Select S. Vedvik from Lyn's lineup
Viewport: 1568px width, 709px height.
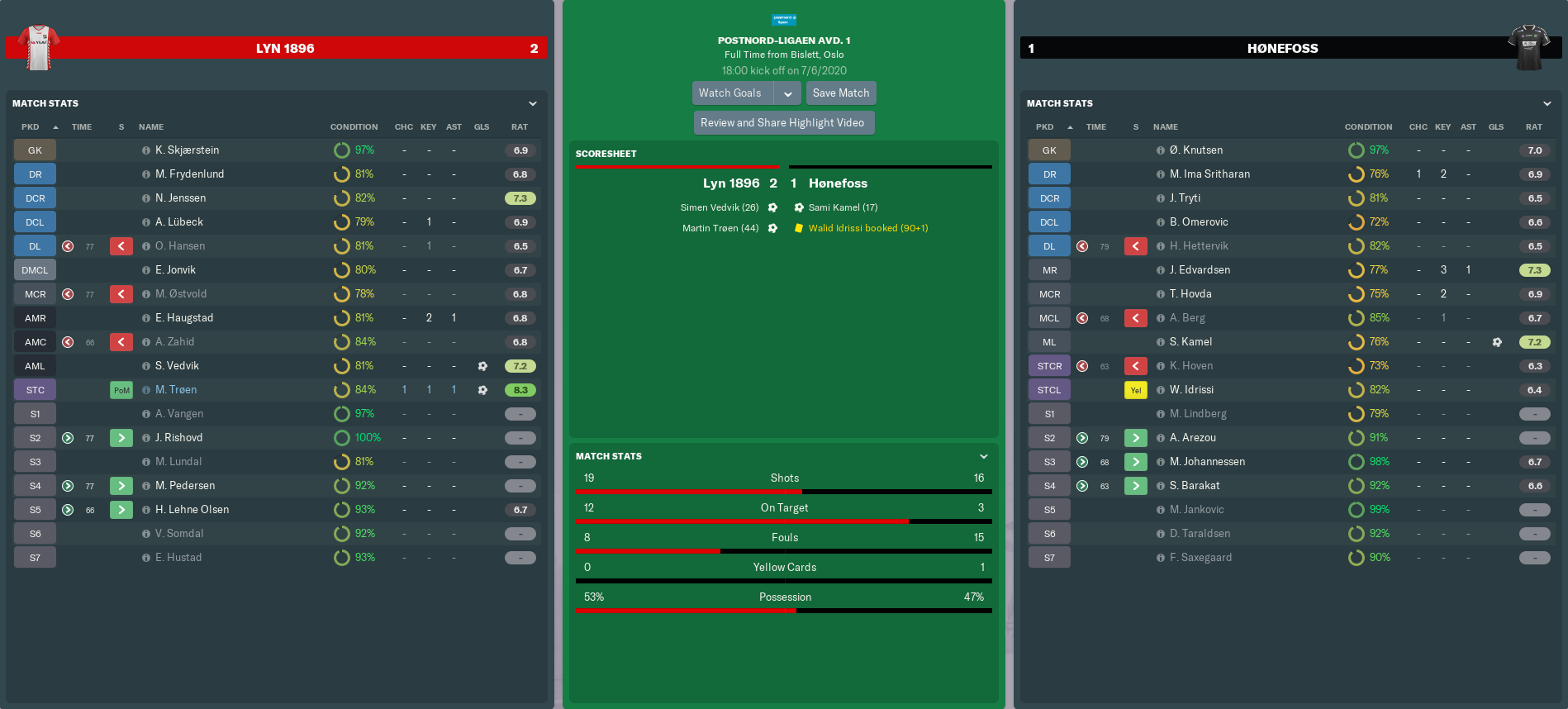coord(177,366)
